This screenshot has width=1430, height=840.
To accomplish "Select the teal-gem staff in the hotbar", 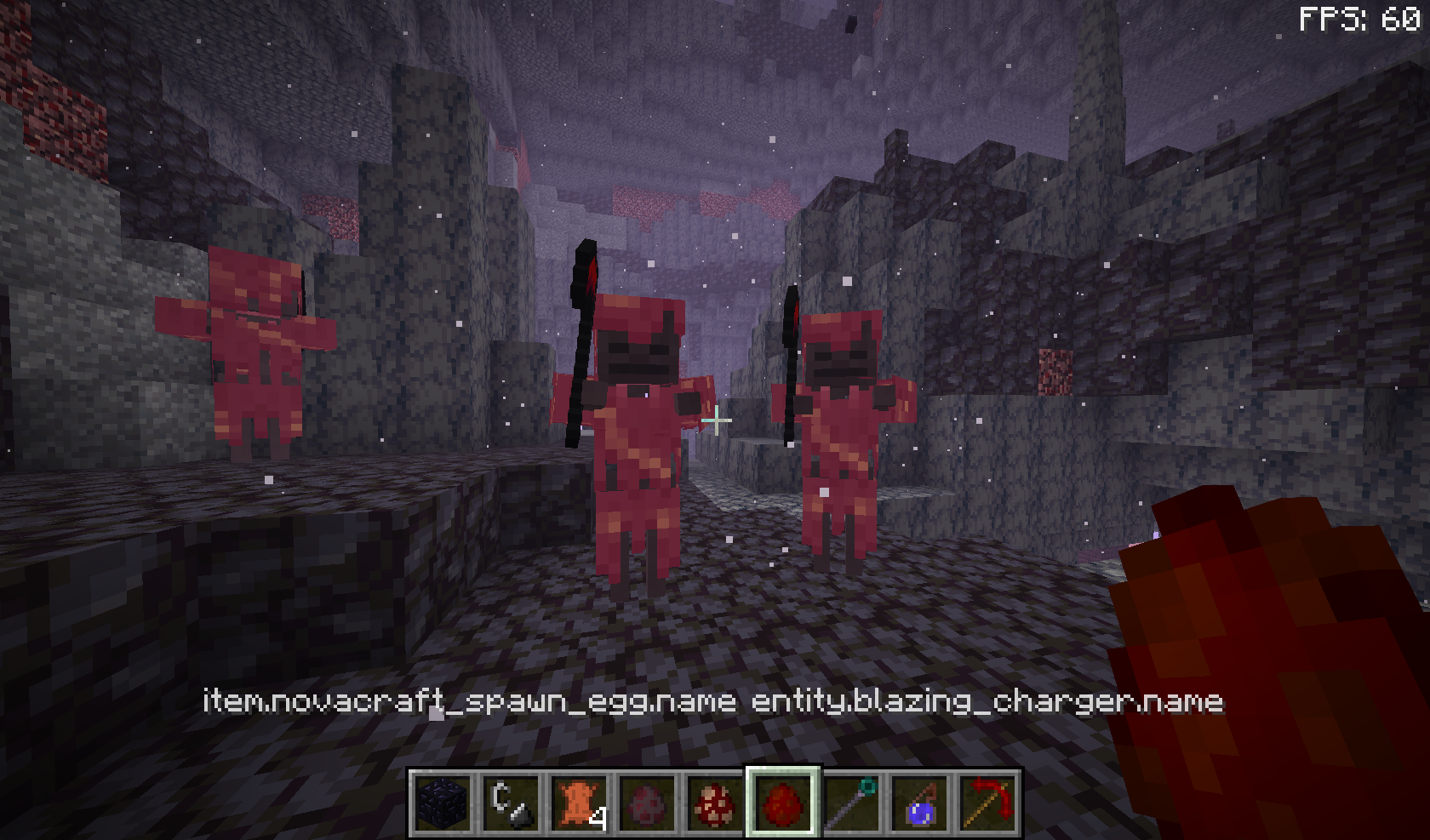I will [x=851, y=803].
